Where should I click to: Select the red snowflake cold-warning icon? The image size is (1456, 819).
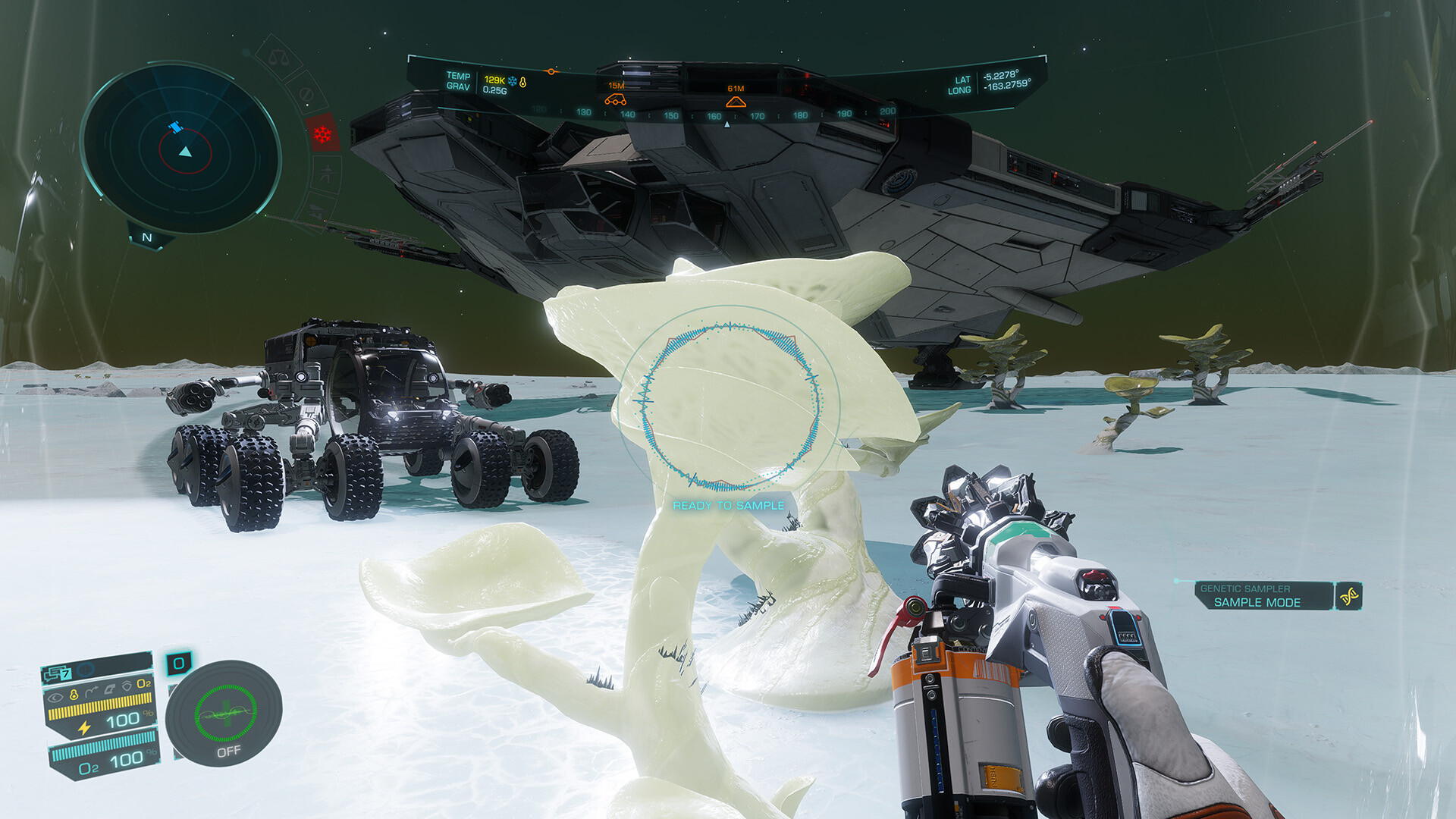(322, 134)
